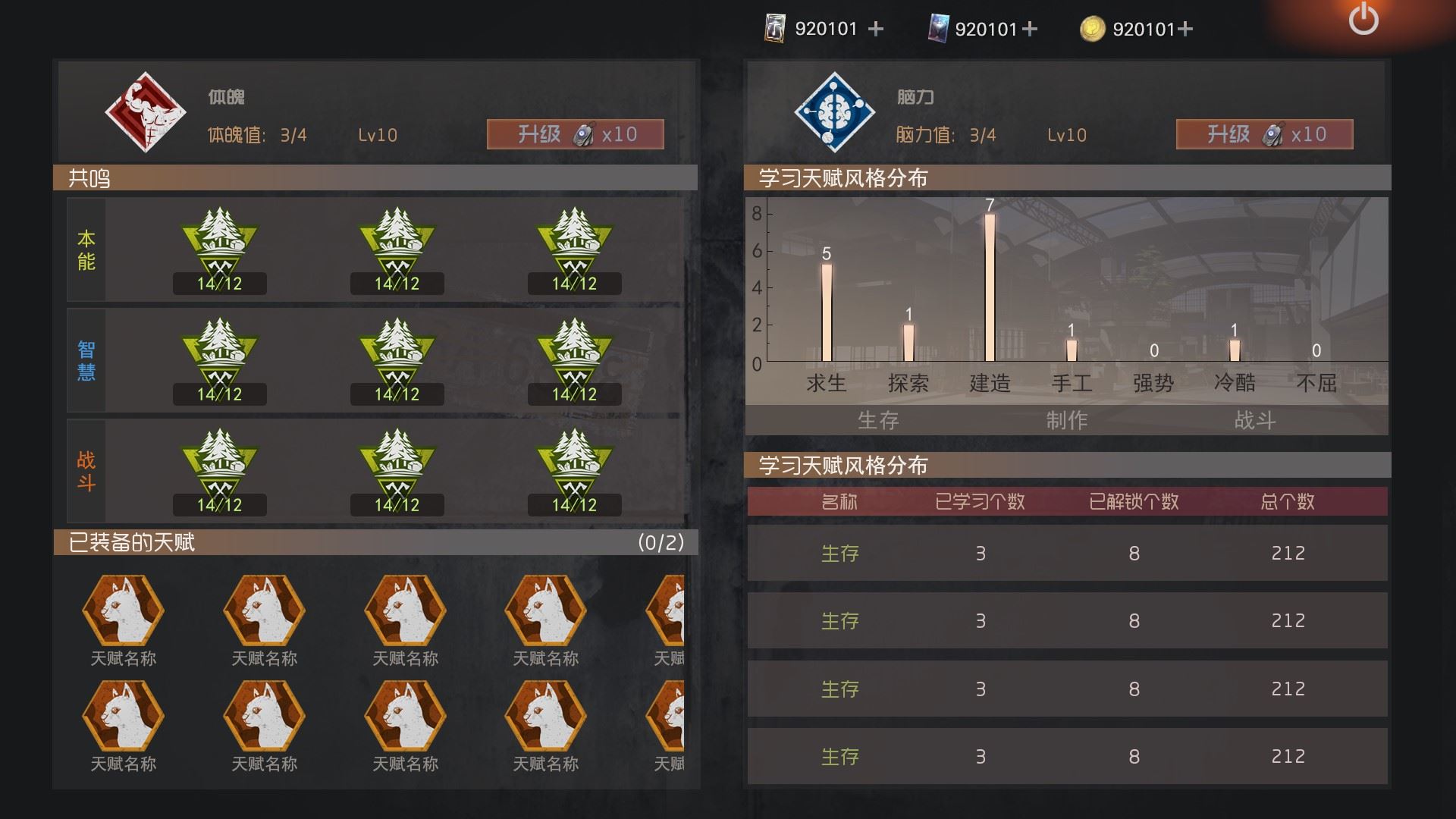Open the 智慧 resonance row
The width and height of the screenshot is (1456, 819).
(x=86, y=361)
